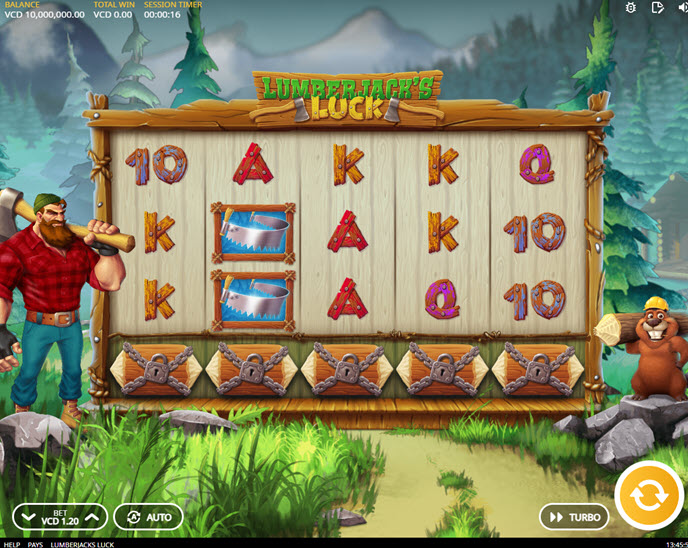This screenshot has width=688, height=548.
Task: Open the Auto spin options
Action: click(148, 517)
